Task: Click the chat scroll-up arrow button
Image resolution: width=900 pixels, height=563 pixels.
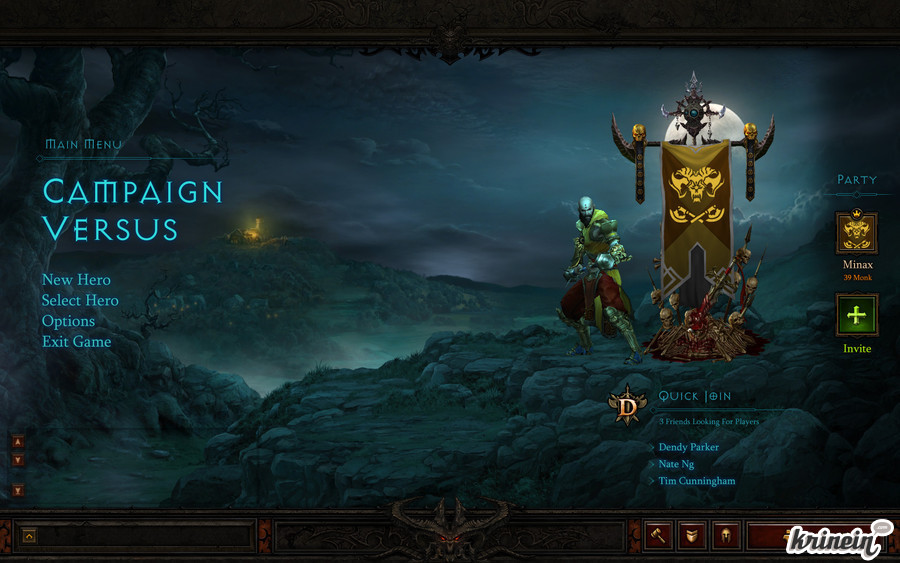Action: [18, 441]
